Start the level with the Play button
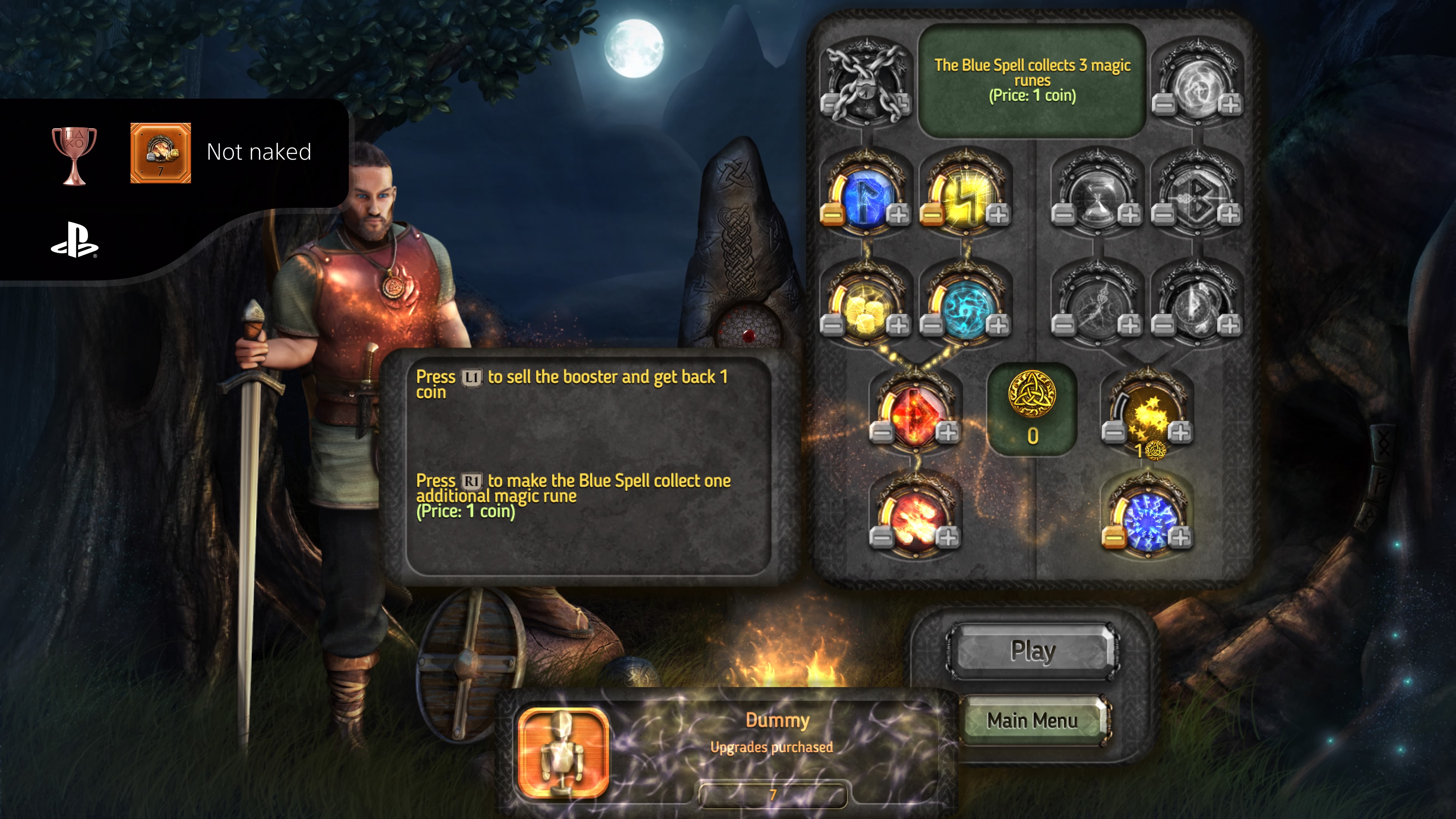This screenshot has height=819, width=1456. pyautogui.click(x=1032, y=651)
